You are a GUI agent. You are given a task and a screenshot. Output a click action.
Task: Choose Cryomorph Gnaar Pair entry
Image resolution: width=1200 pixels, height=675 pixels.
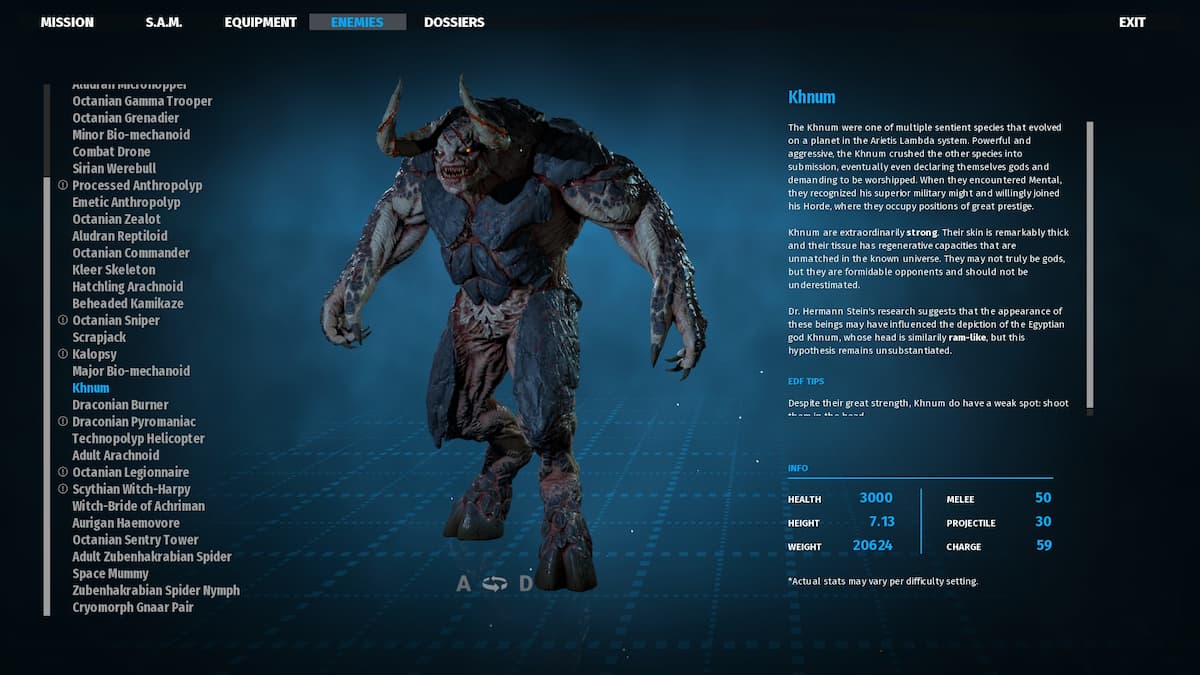click(x=133, y=607)
